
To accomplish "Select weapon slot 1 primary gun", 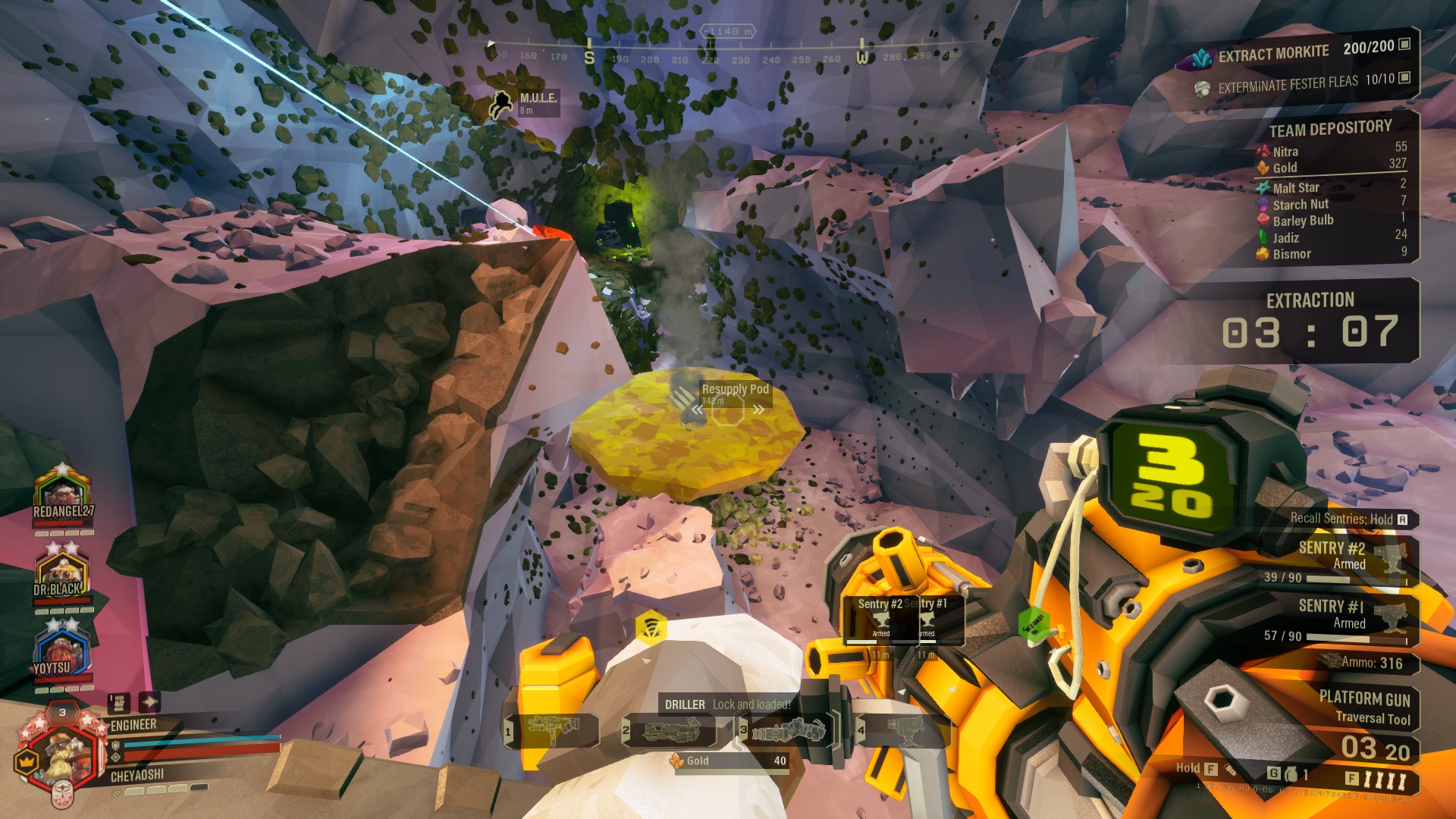I will 551,730.
